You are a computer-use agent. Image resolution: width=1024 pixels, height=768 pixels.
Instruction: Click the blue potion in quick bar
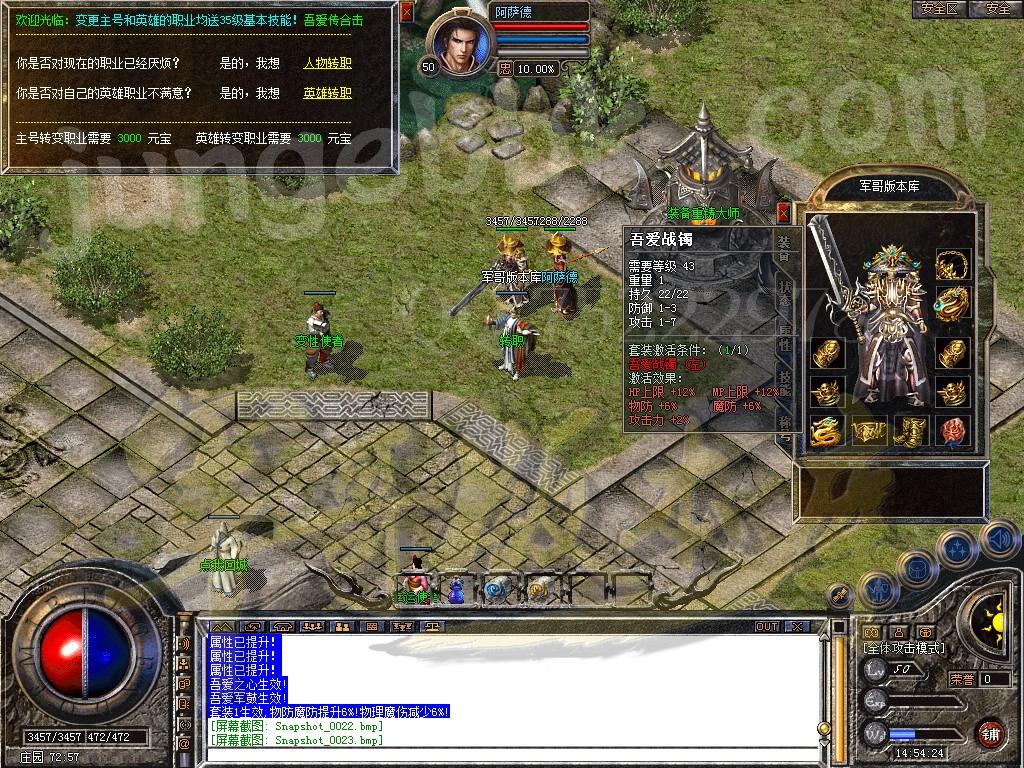click(456, 591)
